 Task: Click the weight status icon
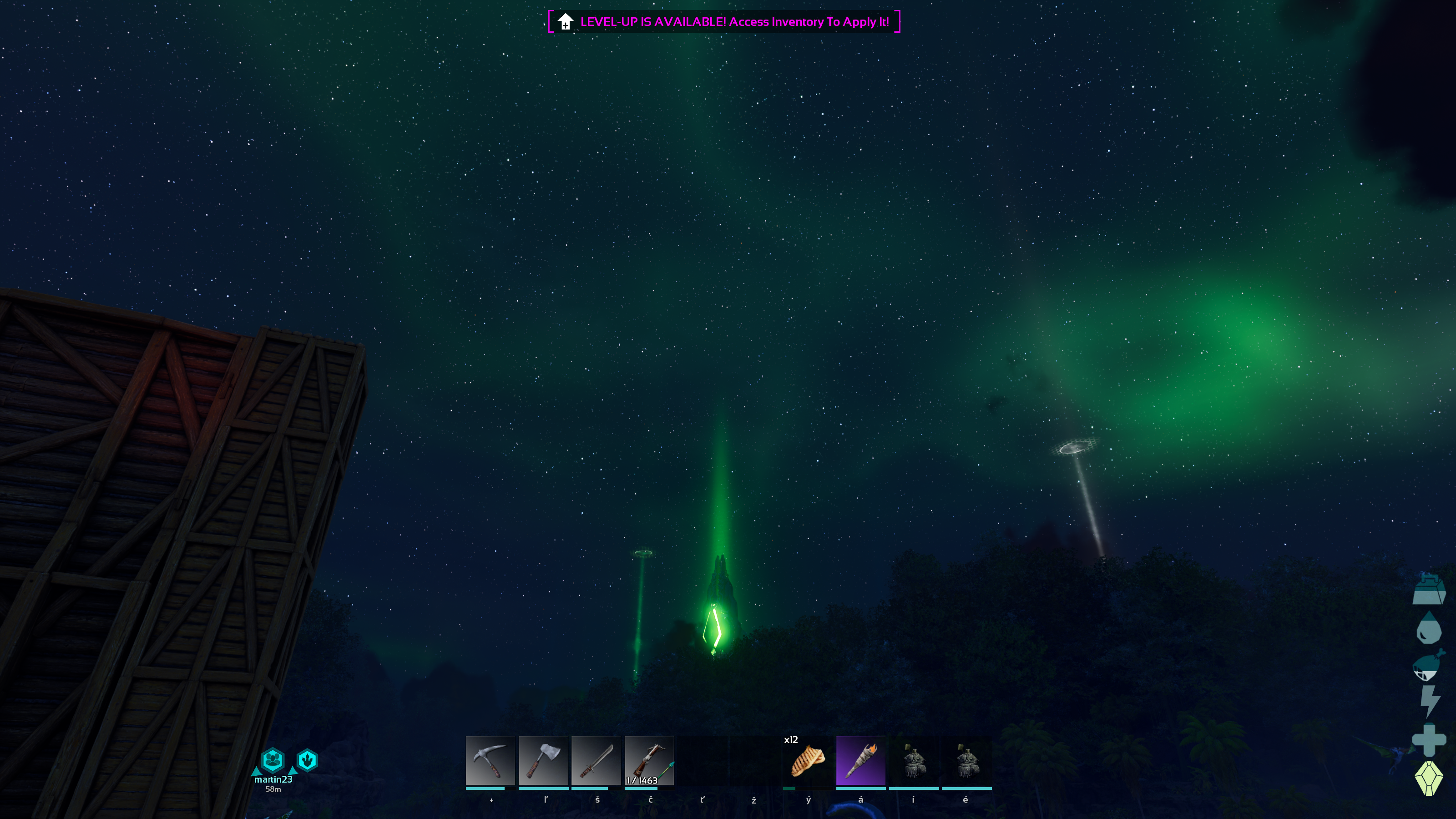tap(1429, 590)
